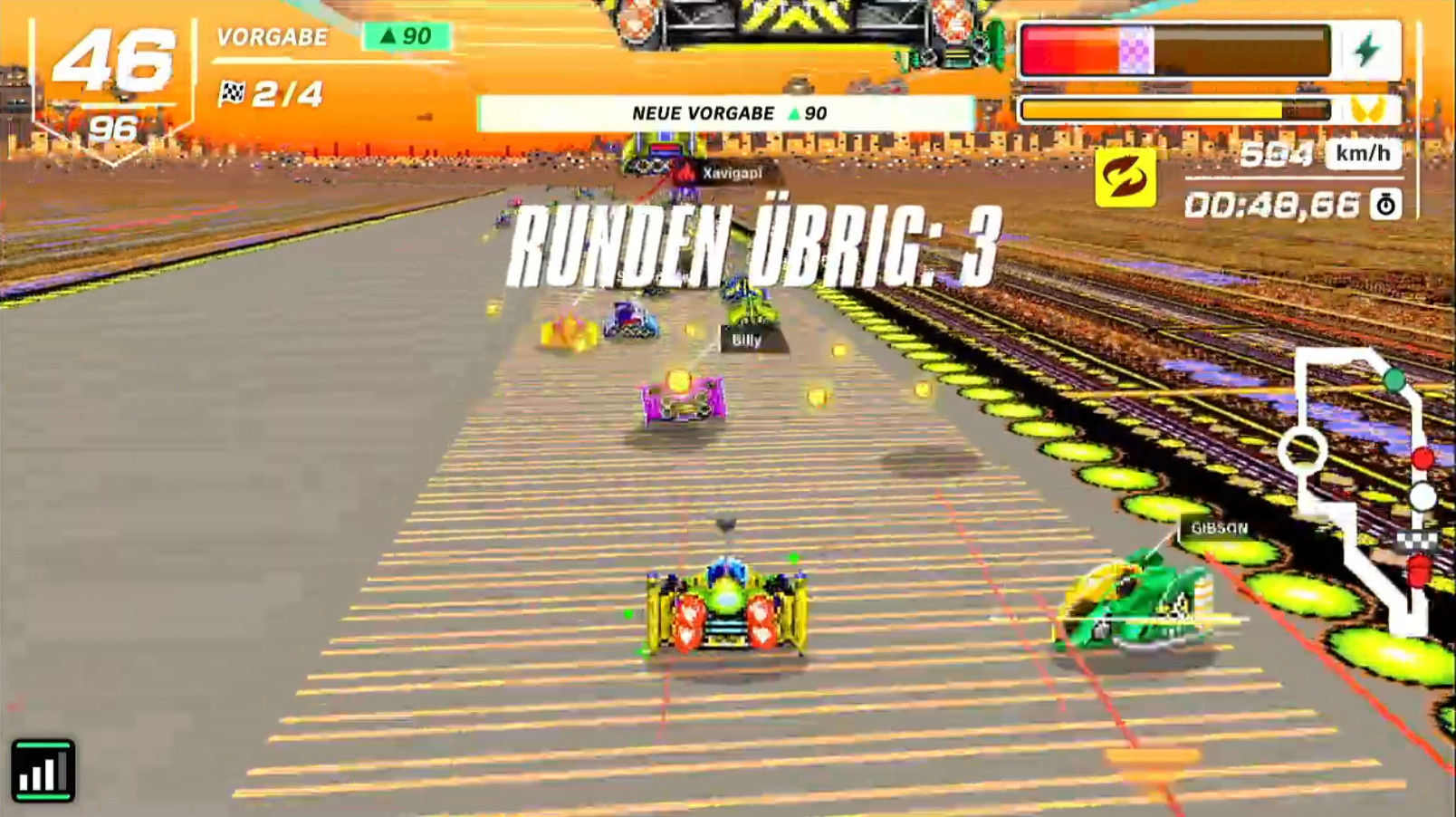1456x817 pixels.
Task: Activate the yellow spin attack icon
Action: coord(1125,177)
